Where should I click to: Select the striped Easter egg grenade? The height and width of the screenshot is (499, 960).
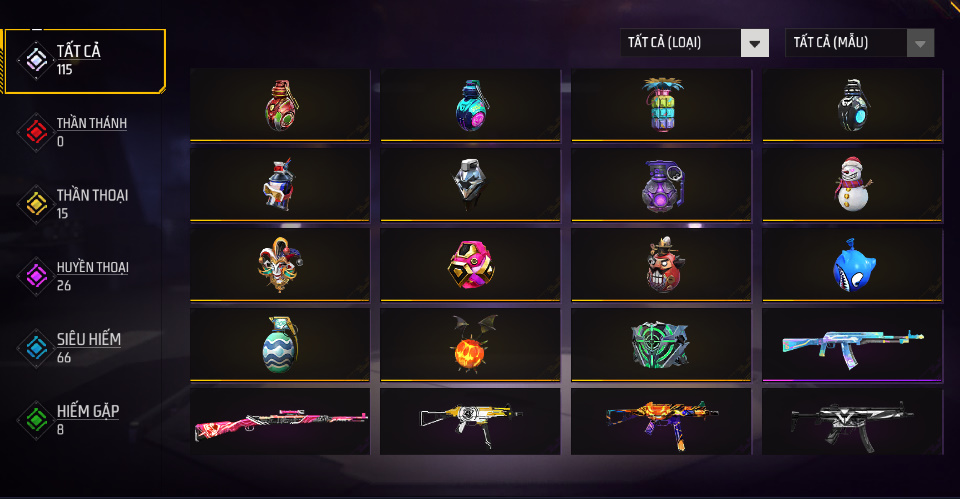click(x=280, y=345)
